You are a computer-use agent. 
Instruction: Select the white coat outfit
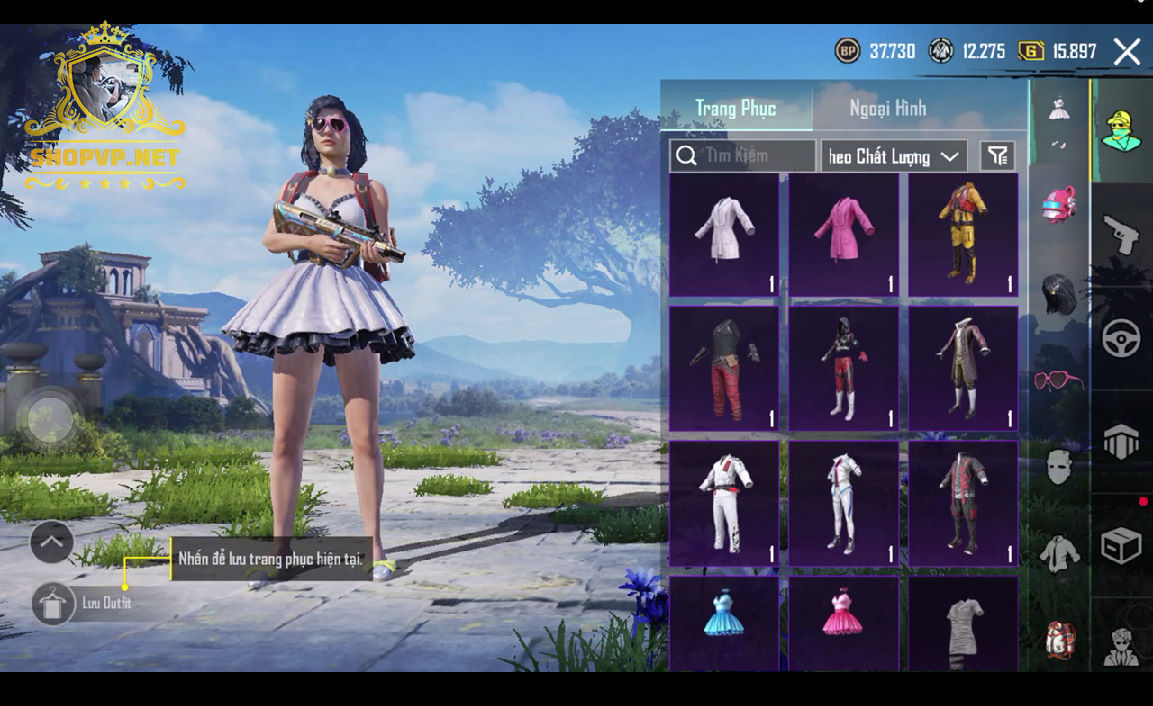pos(724,235)
